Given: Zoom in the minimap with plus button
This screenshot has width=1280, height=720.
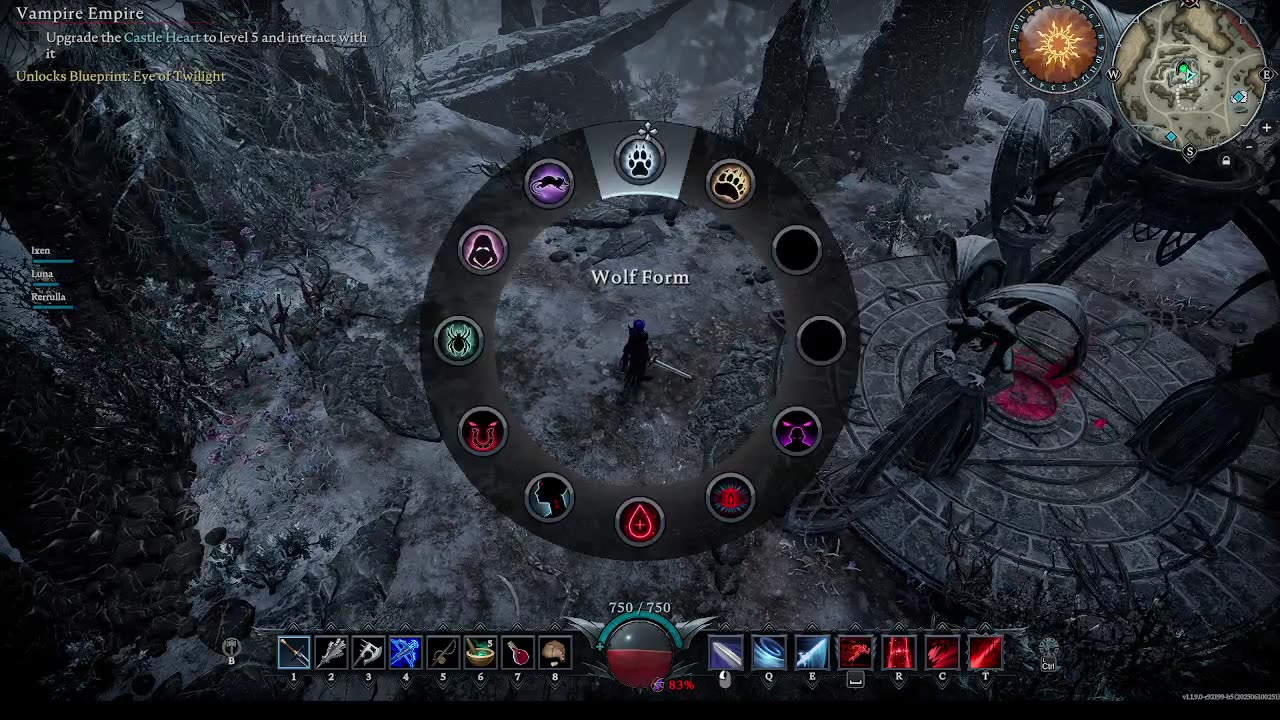Looking at the screenshot, I should click(x=1266, y=128).
